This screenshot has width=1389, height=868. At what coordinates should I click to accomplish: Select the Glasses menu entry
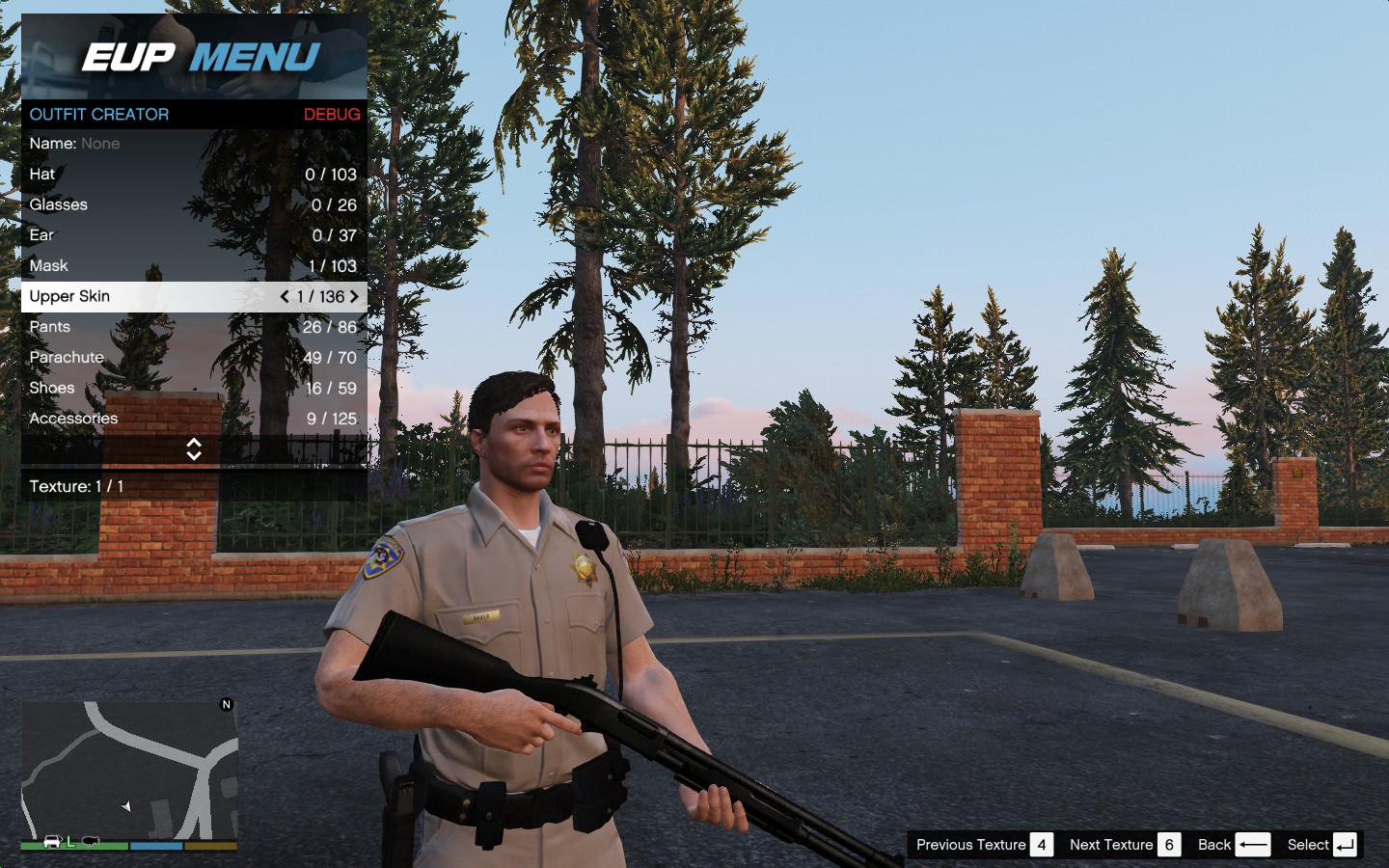(193, 205)
